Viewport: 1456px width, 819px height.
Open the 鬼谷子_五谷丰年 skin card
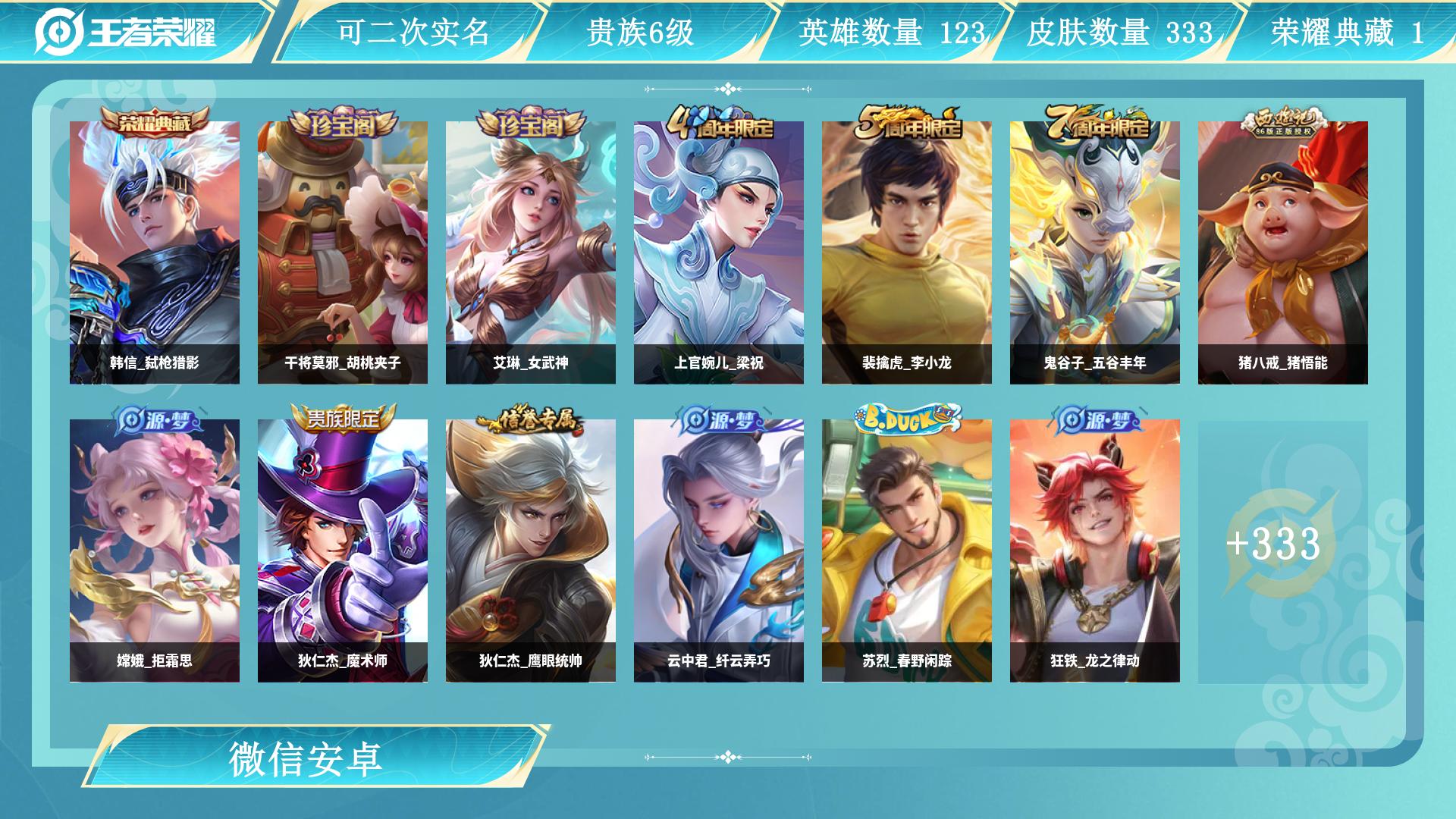pos(1095,253)
